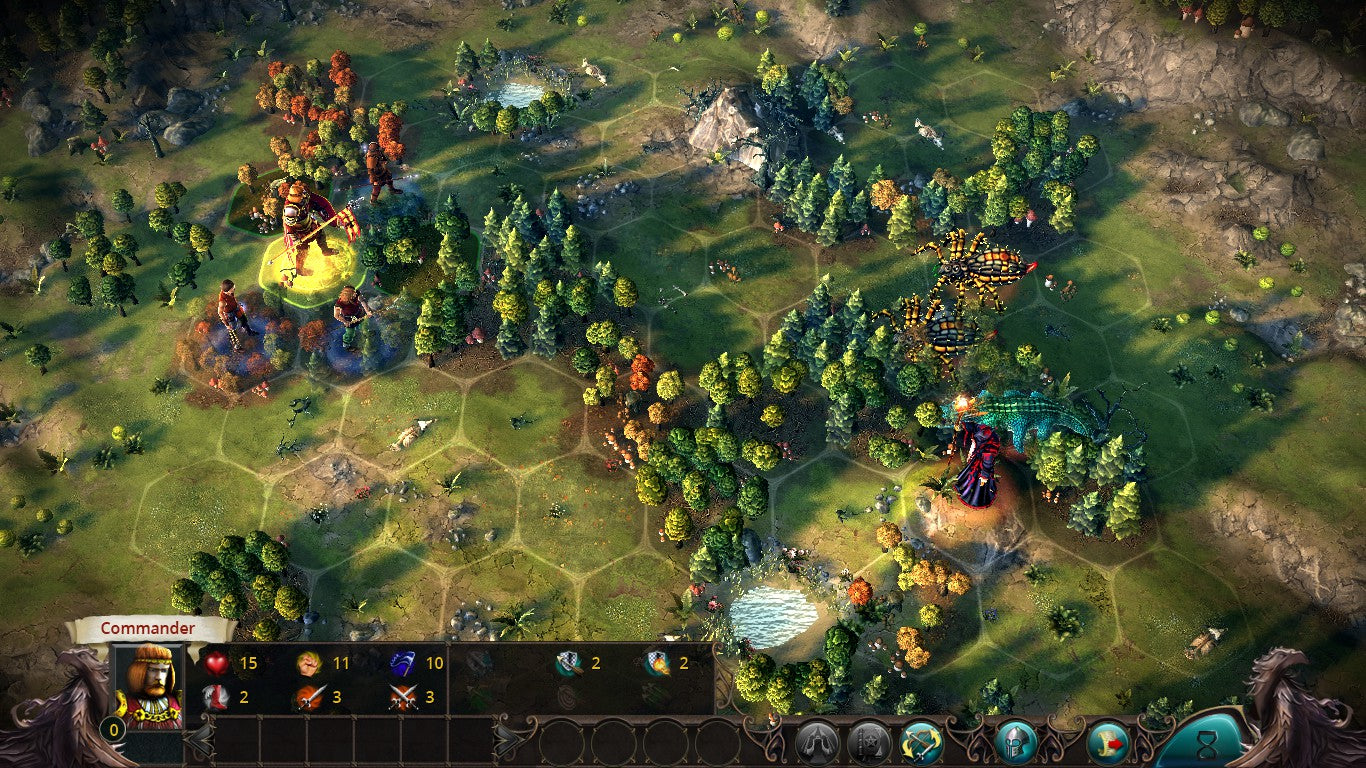This screenshot has width=1366, height=768.
Task: End the turn with the hourglass button
Action: (1206, 743)
